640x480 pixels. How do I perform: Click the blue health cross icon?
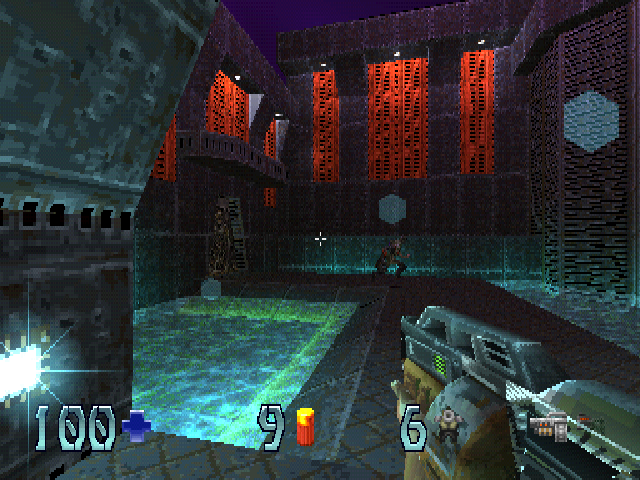click(x=134, y=429)
